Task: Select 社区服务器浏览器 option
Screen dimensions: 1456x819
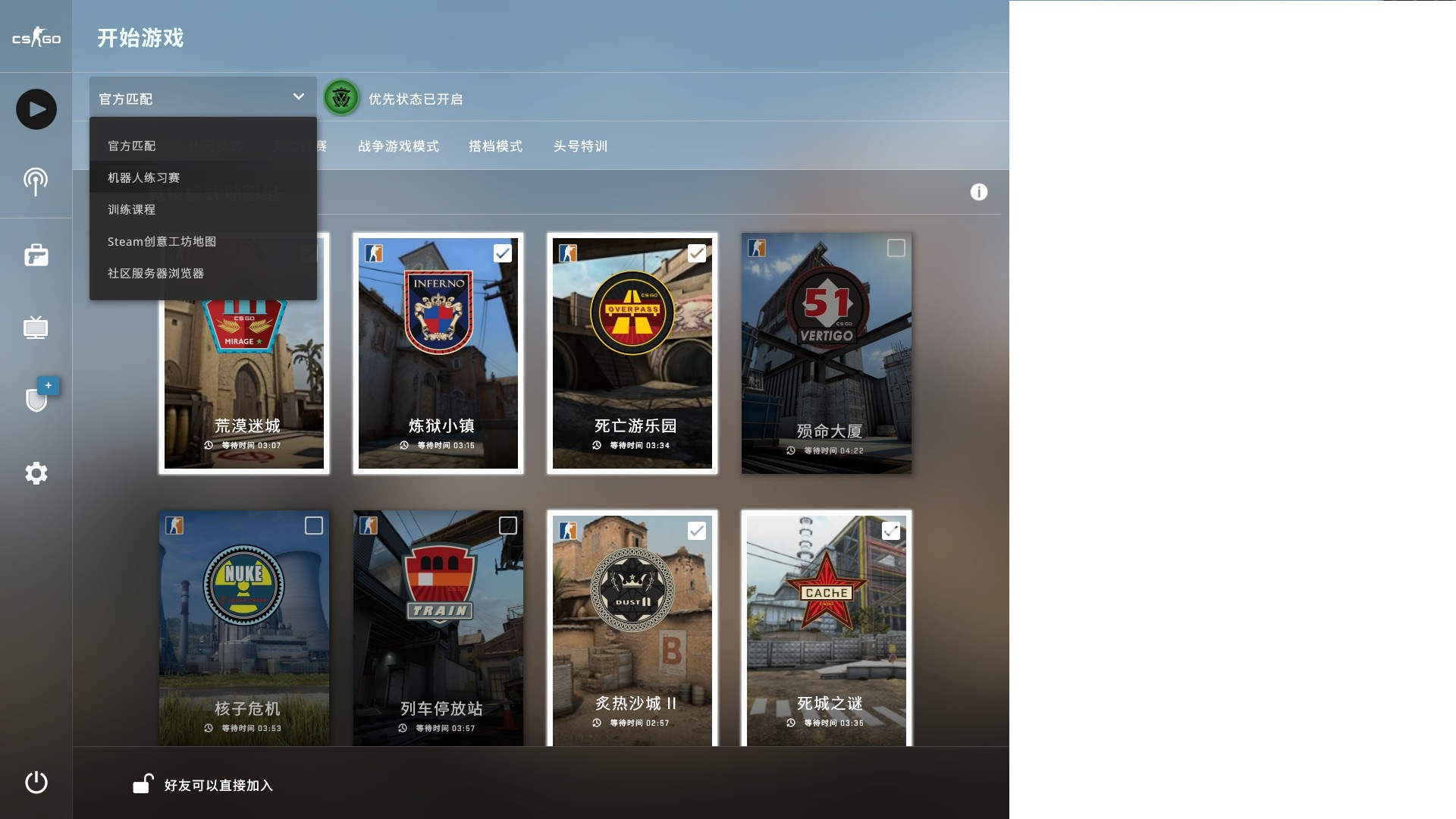Action: tap(156, 273)
